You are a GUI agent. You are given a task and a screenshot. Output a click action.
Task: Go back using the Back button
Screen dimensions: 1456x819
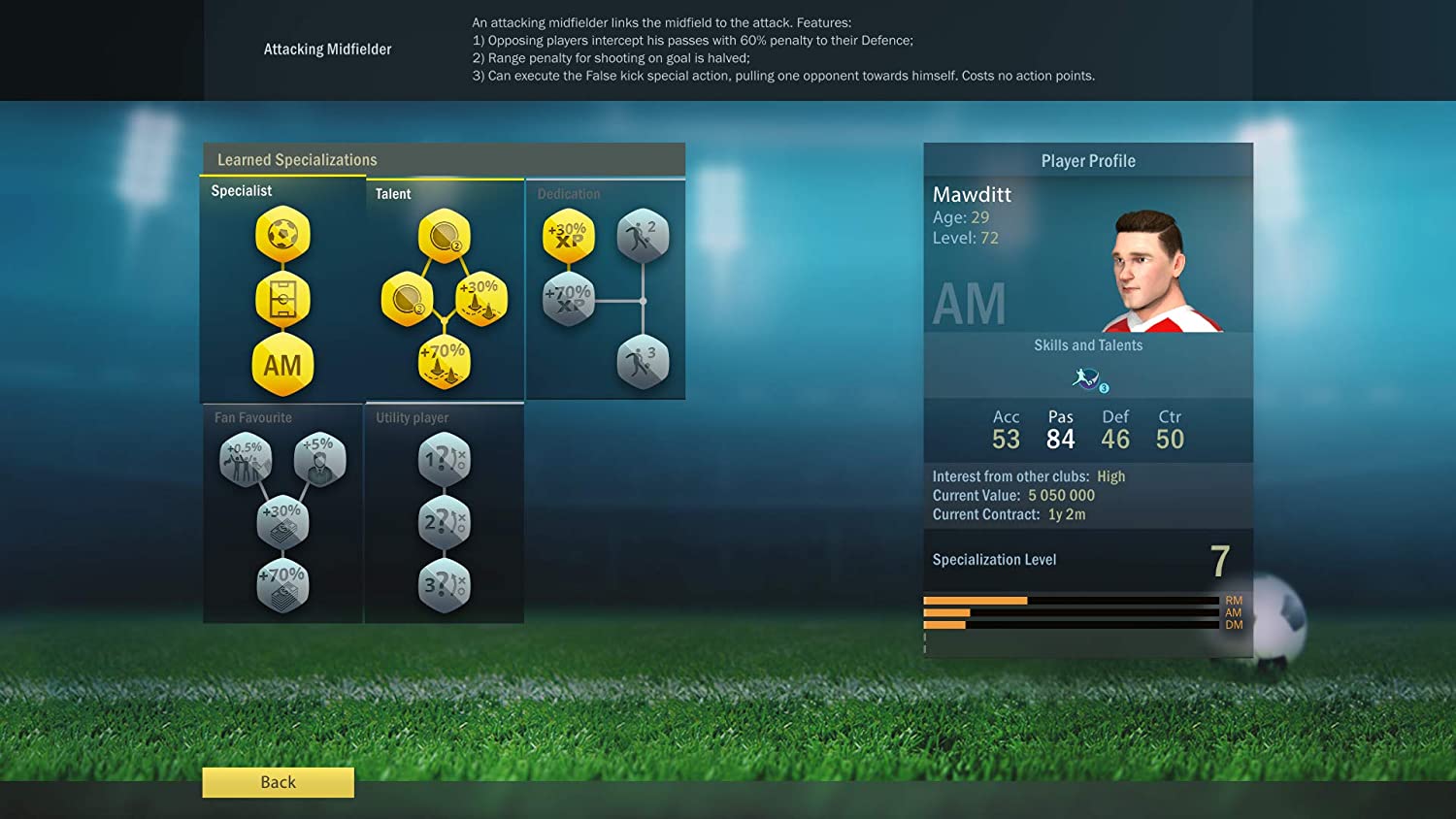coord(278,782)
